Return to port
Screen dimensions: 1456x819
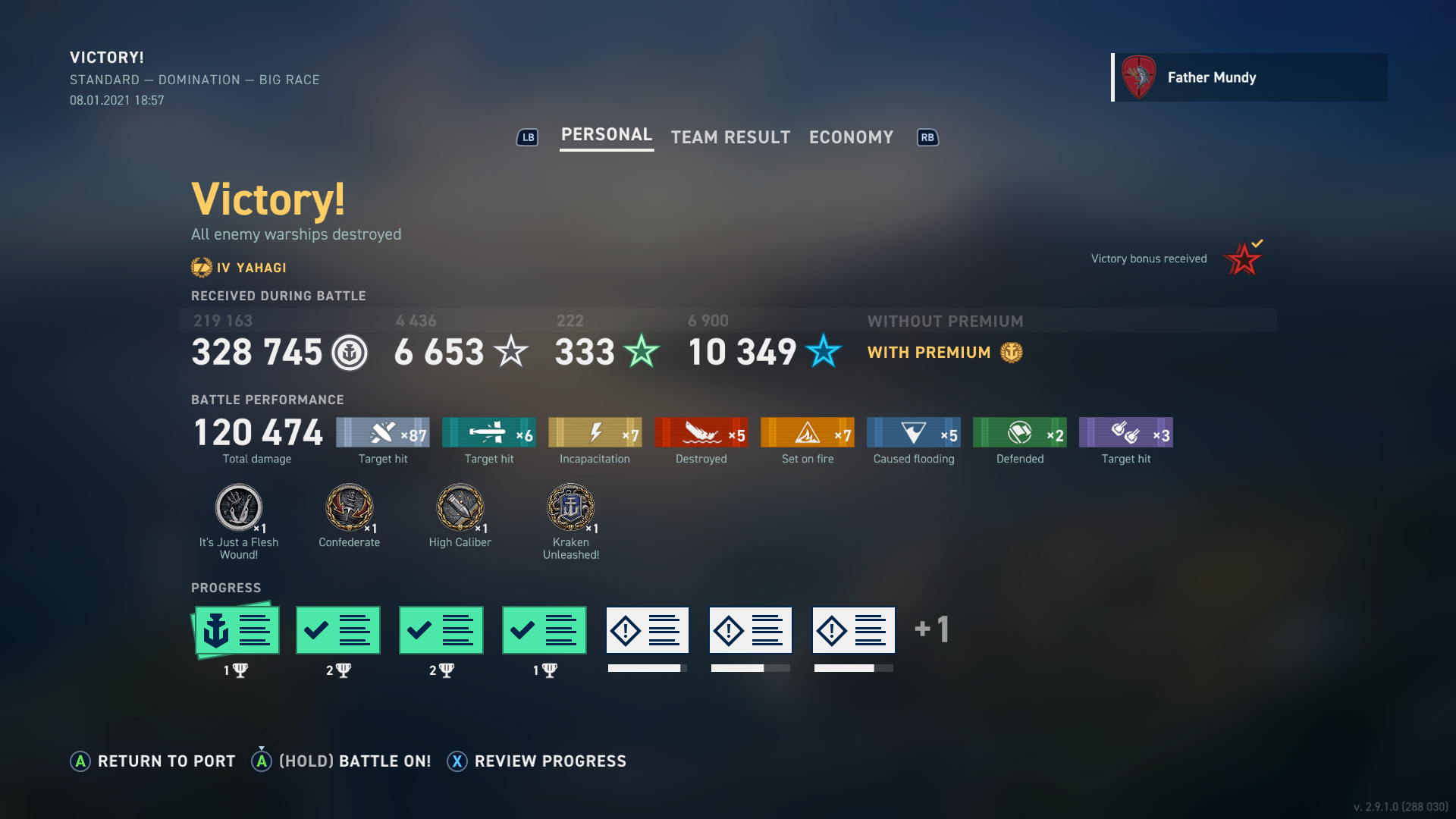152,761
